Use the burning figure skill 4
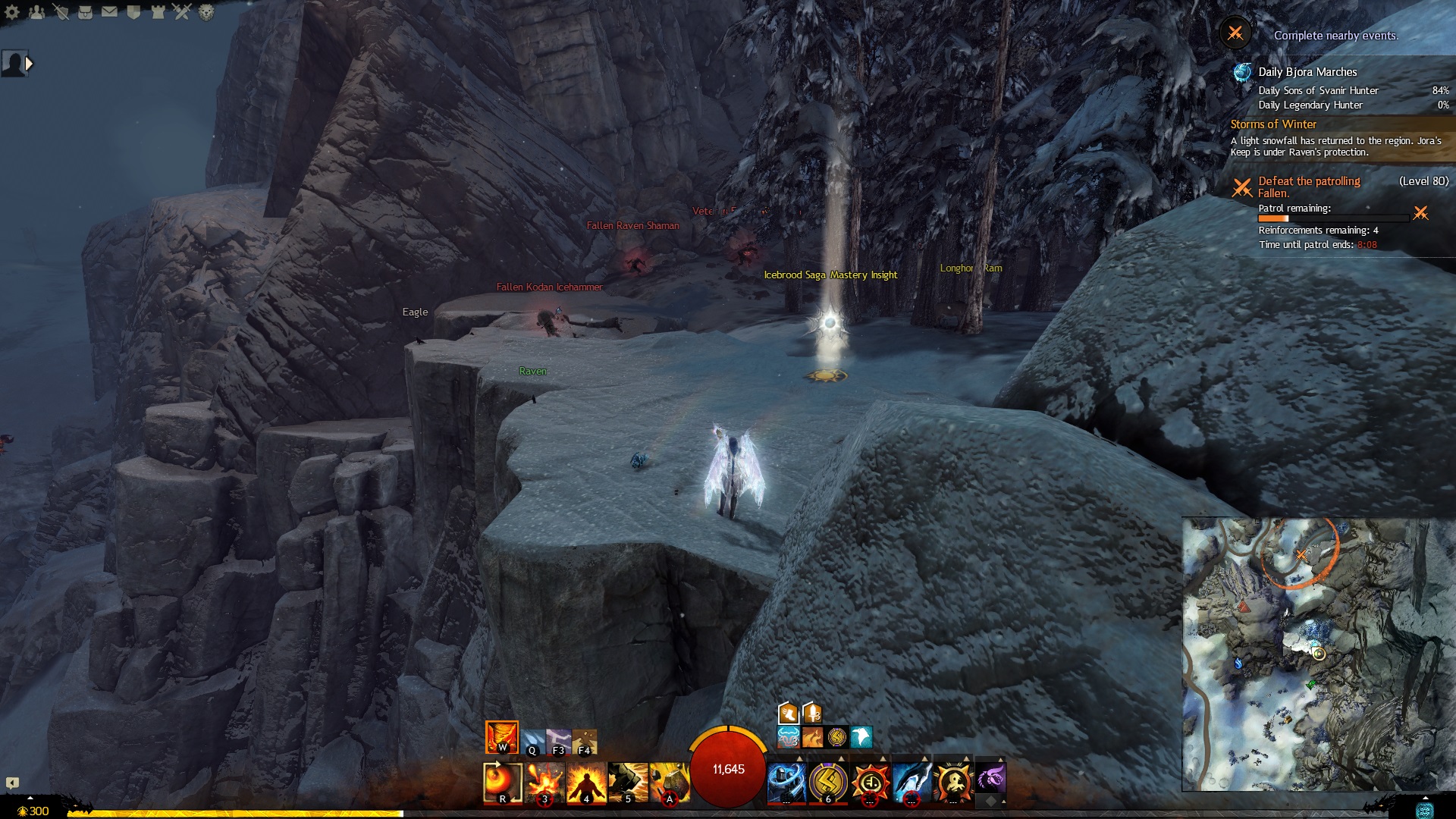The width and height of the screenshot is (1456, 819). (586, 782)
